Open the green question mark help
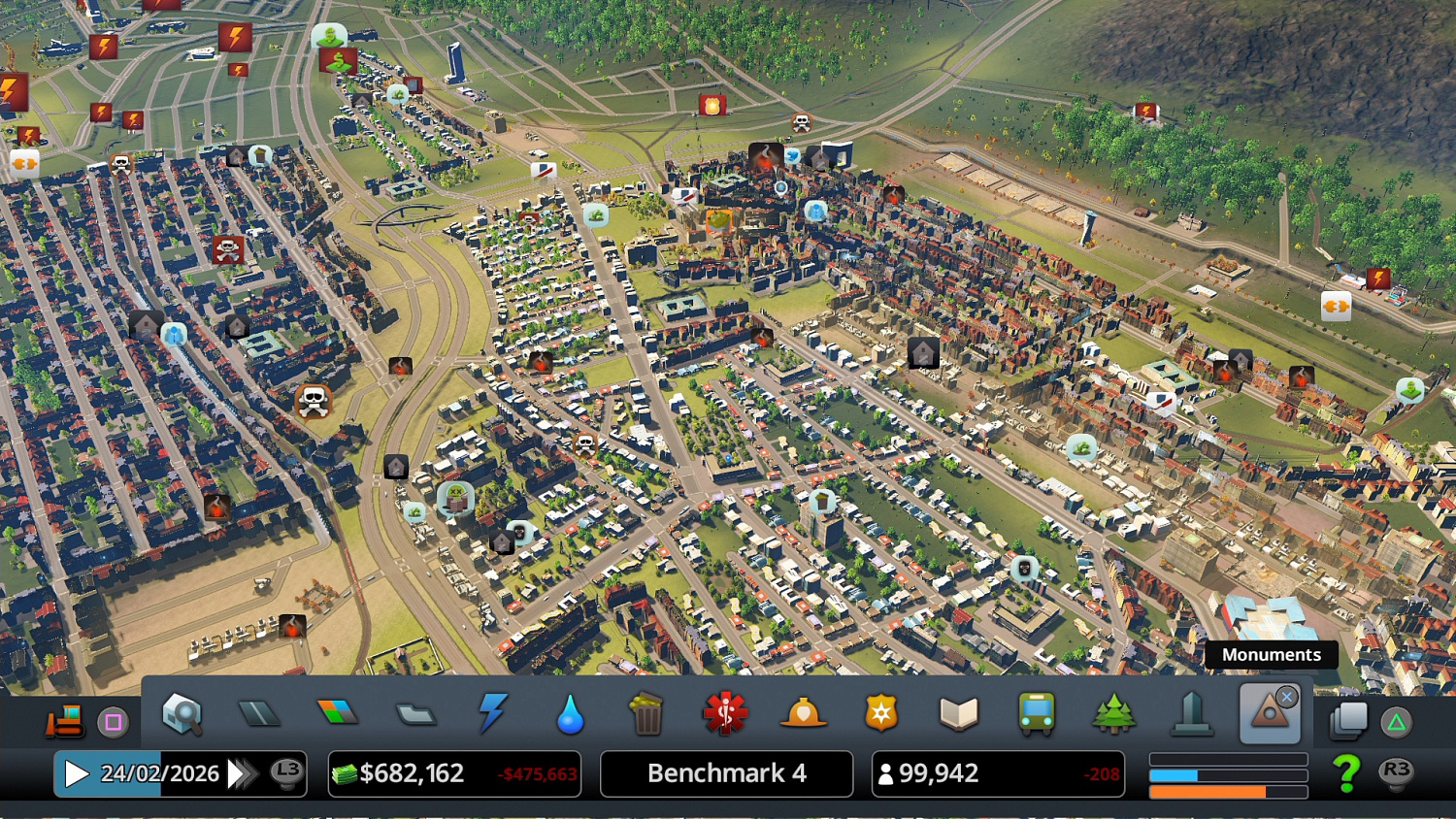The height and width of the screenshot is (819, 1456). pos(1346,773)
